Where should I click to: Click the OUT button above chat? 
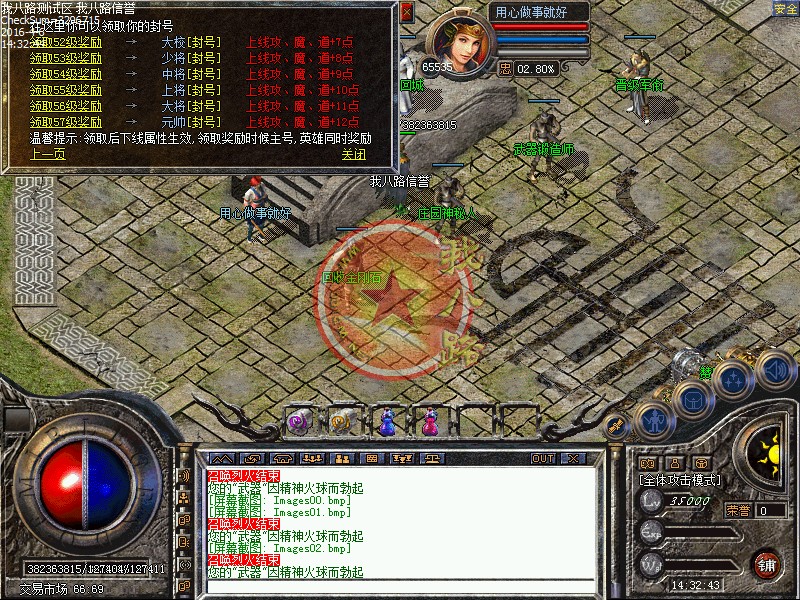543,458
